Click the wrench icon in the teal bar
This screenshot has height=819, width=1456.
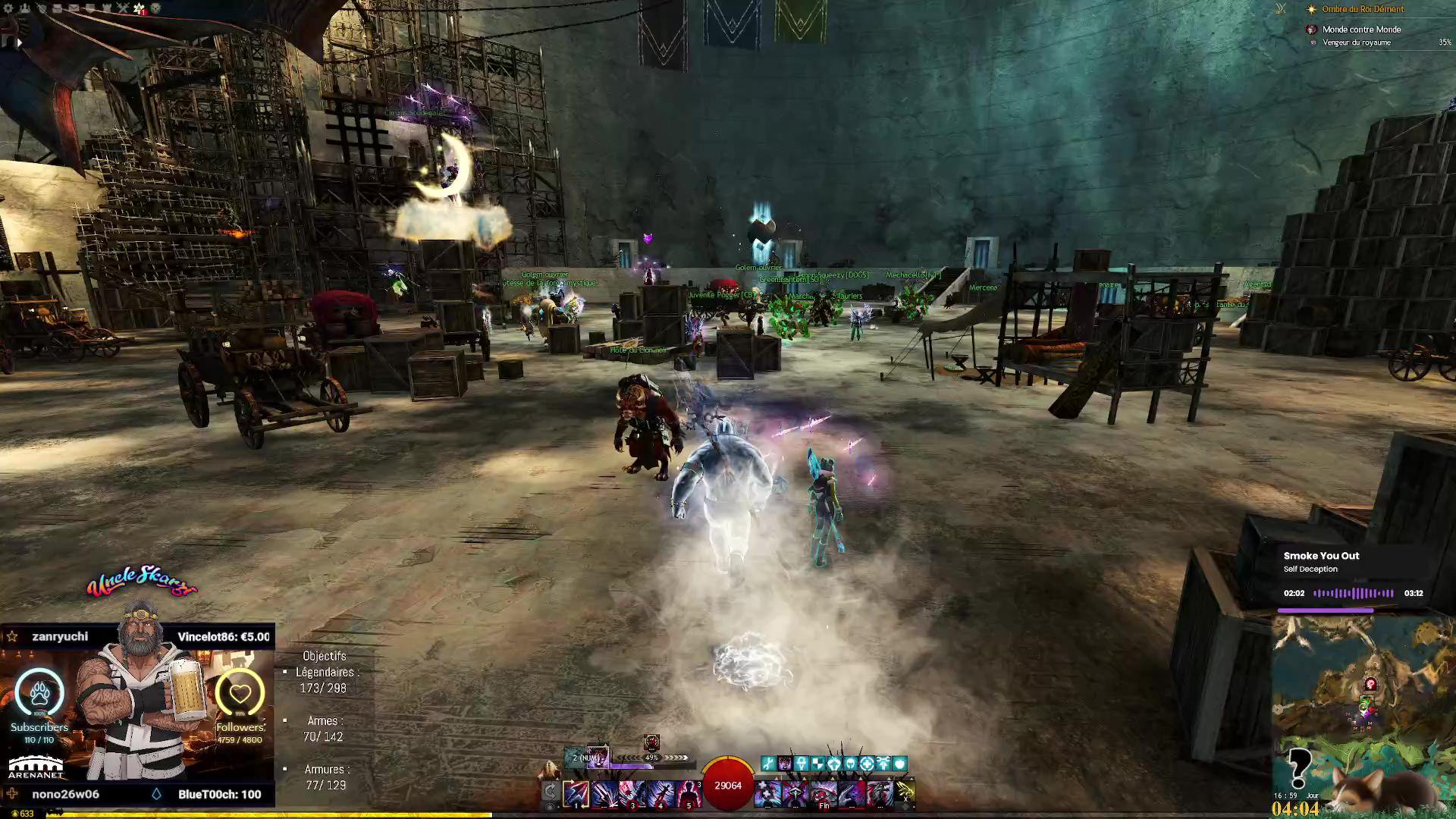(768, 764)
